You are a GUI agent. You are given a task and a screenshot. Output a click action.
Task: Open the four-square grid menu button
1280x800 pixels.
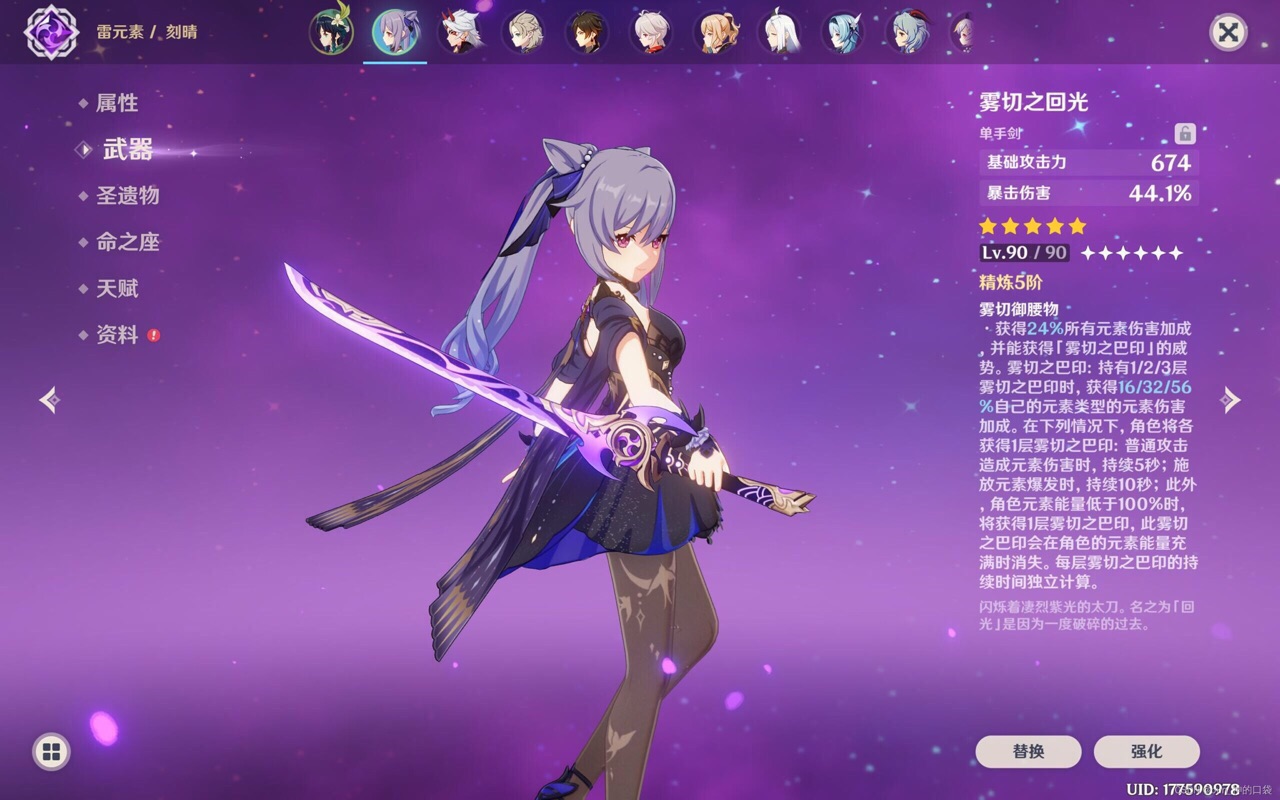tap(51, 752)
